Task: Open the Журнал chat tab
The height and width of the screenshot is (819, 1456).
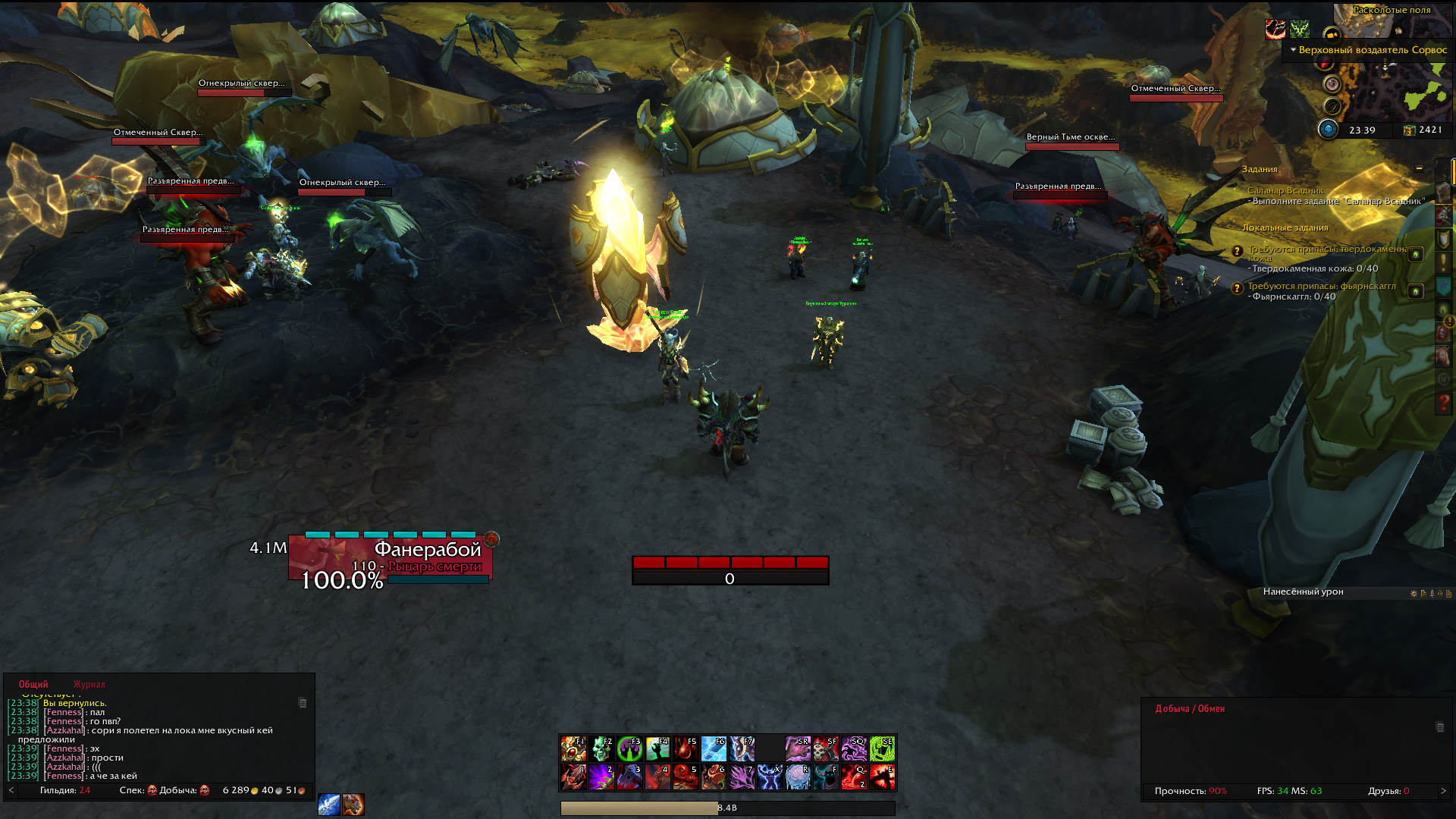Action: click(x=89, y=684)
